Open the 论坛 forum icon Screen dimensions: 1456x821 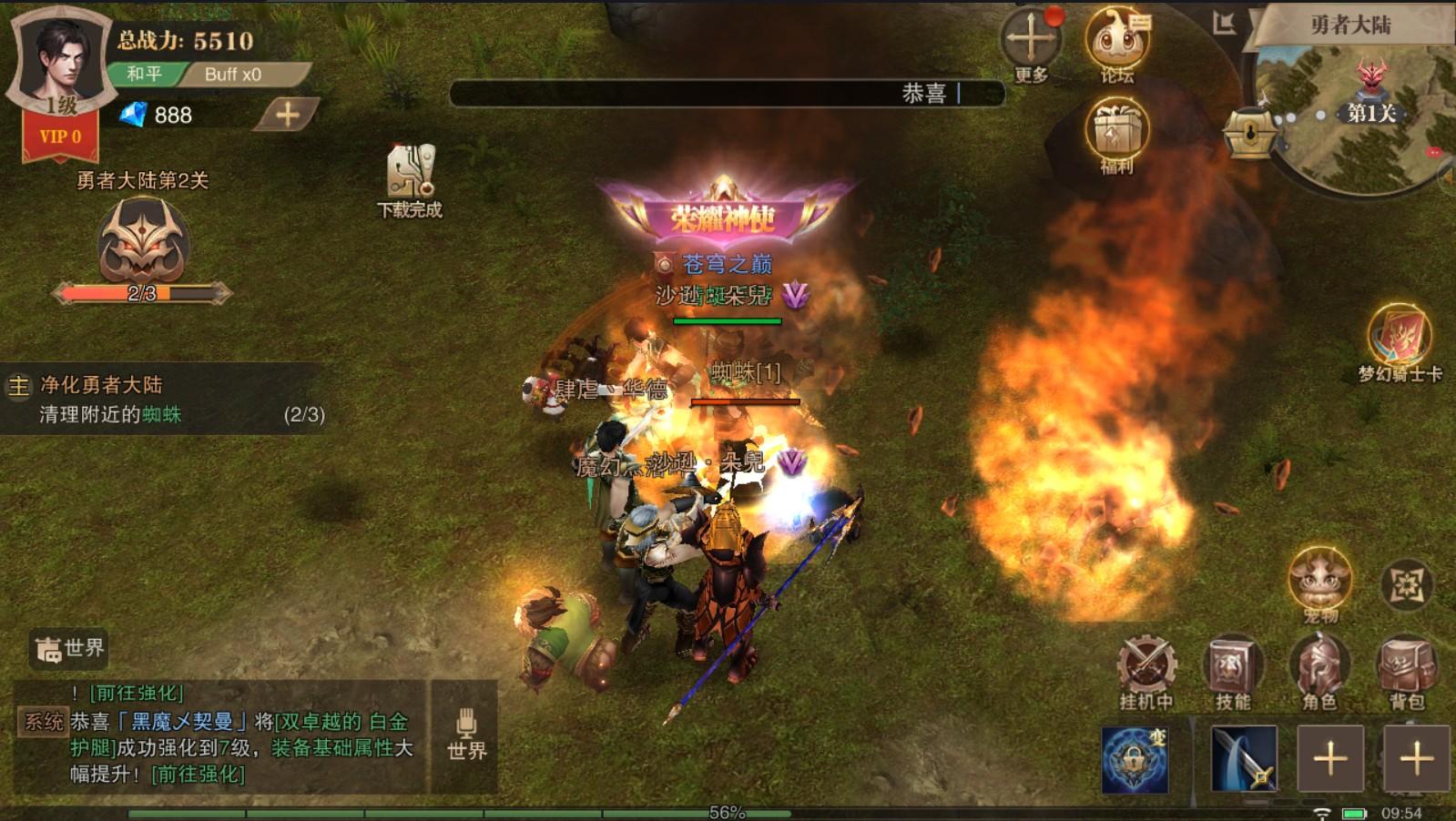pos(1116,42)
